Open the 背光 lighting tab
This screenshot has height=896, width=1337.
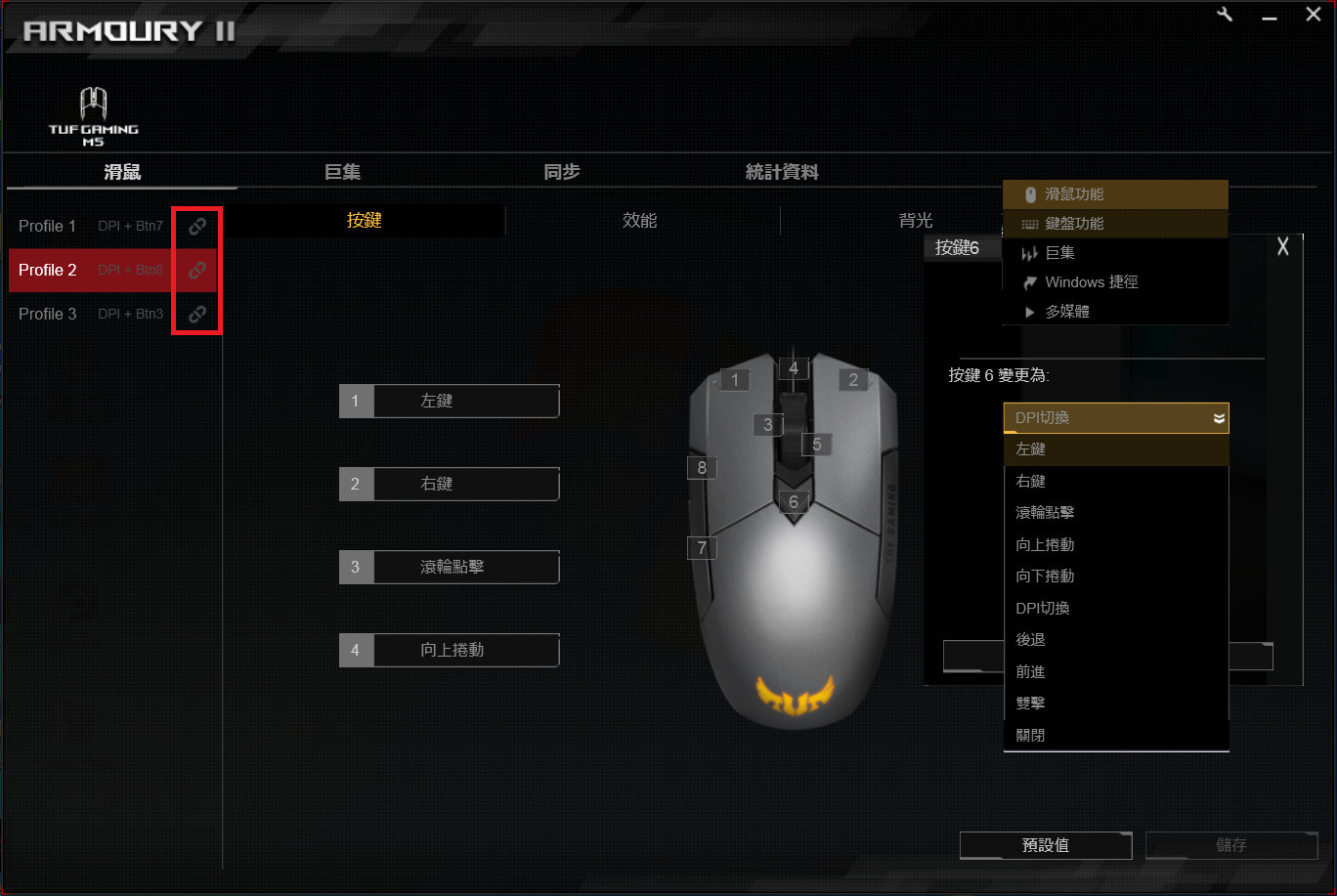916,220
